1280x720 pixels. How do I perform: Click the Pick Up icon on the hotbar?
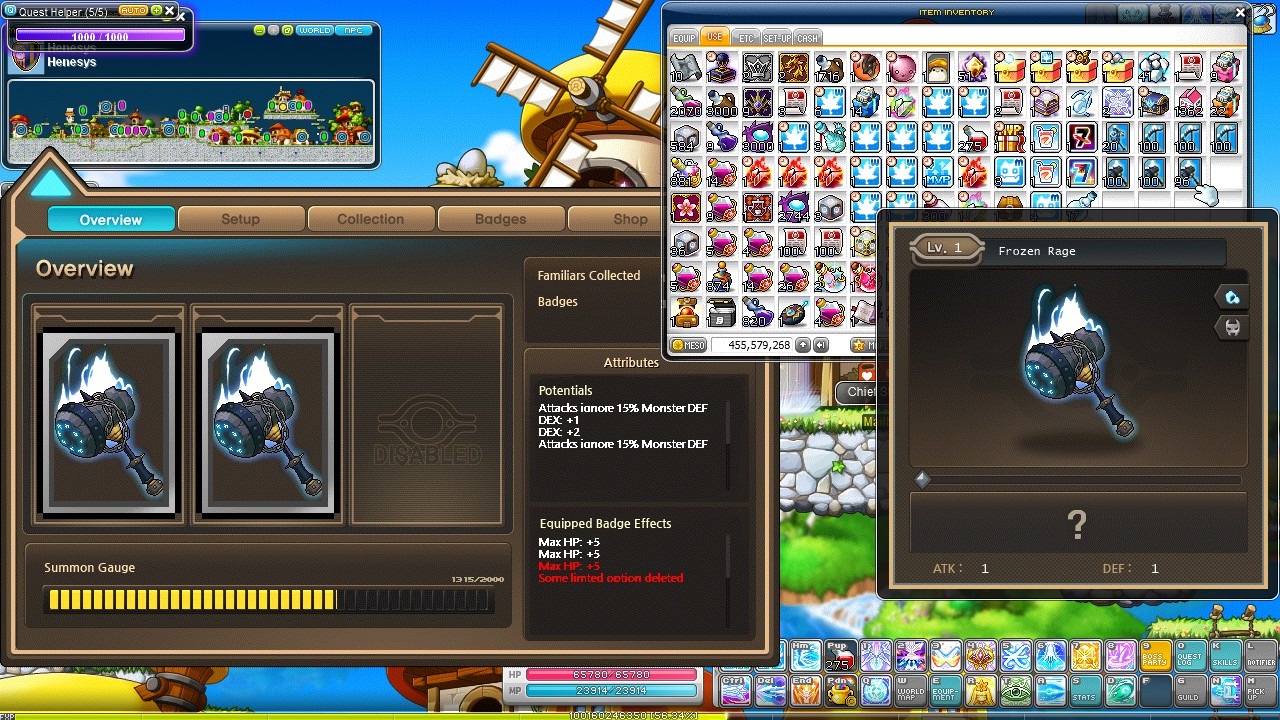click(1262, 690)
